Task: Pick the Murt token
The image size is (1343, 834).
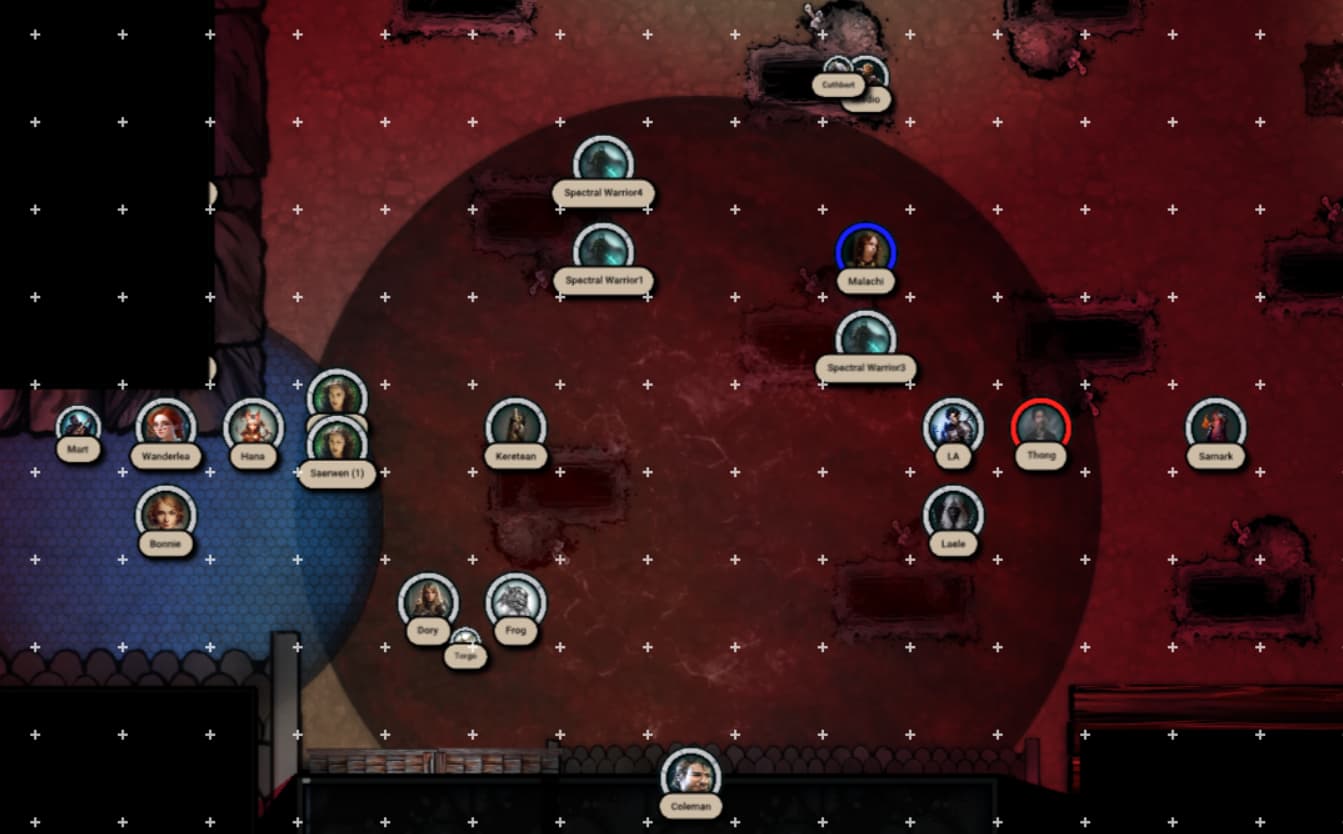Action: click(x=78, y=424)
